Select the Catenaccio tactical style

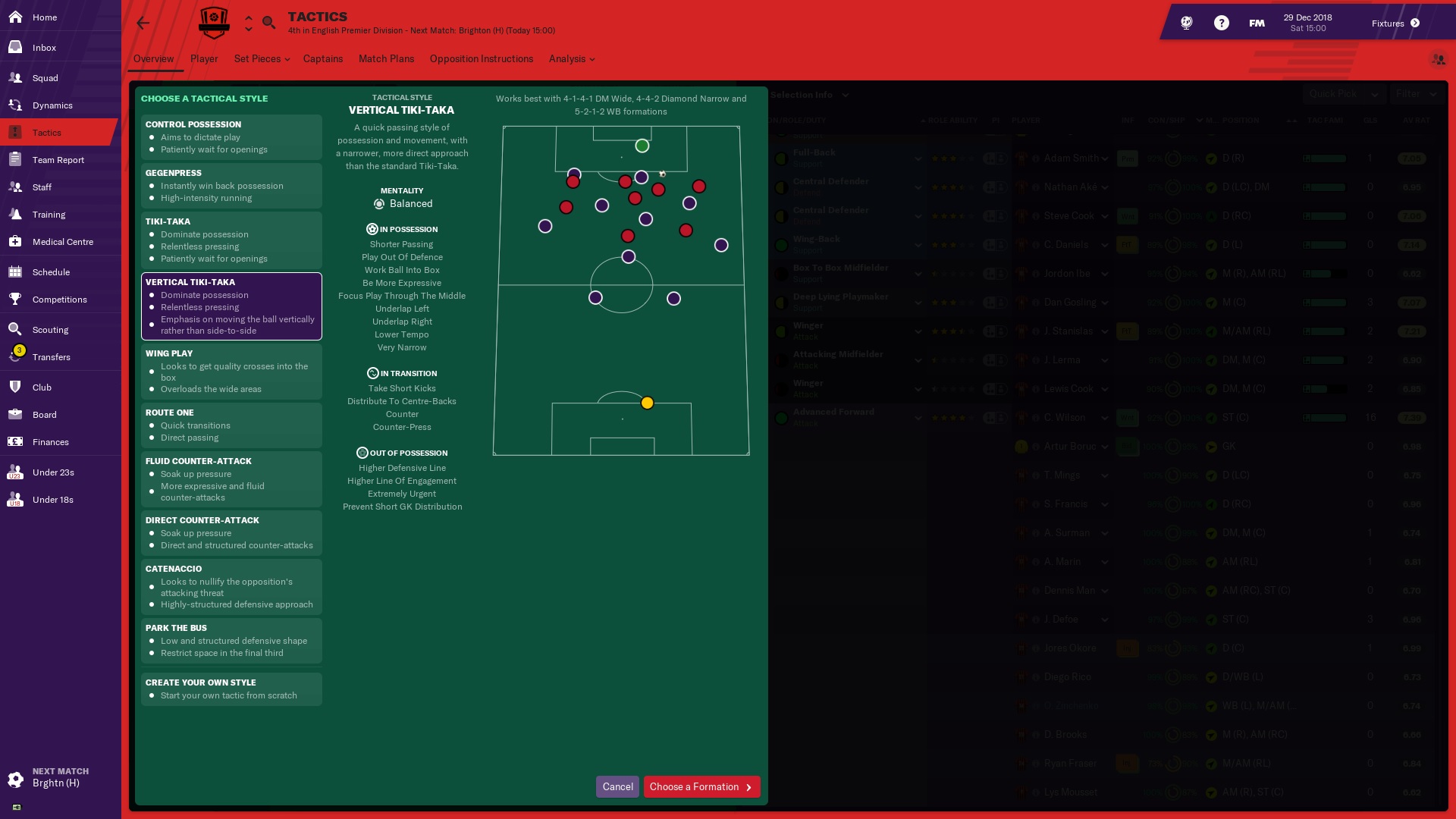click(x=231, y=586)
